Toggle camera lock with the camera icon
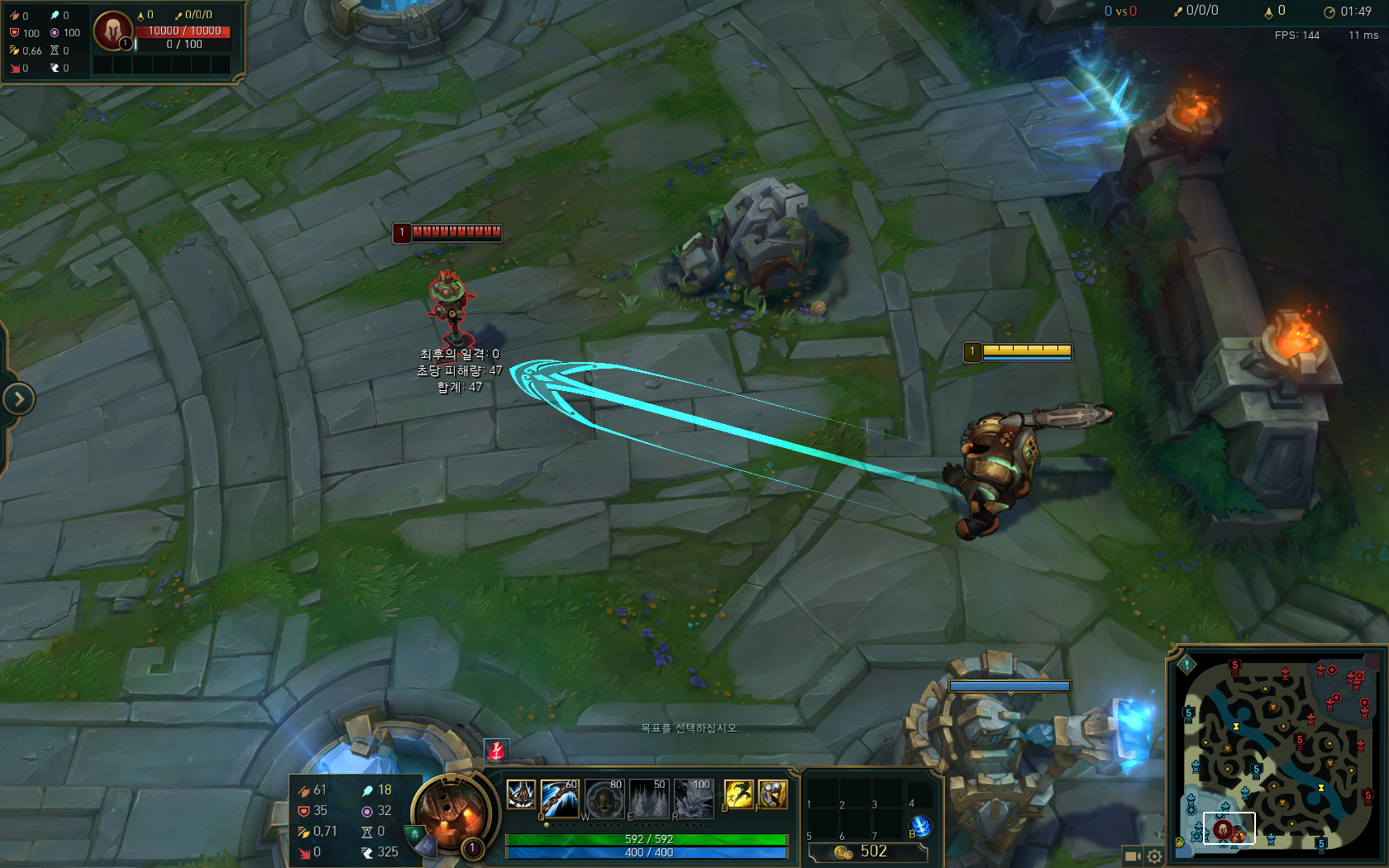 pos(1132,855)
